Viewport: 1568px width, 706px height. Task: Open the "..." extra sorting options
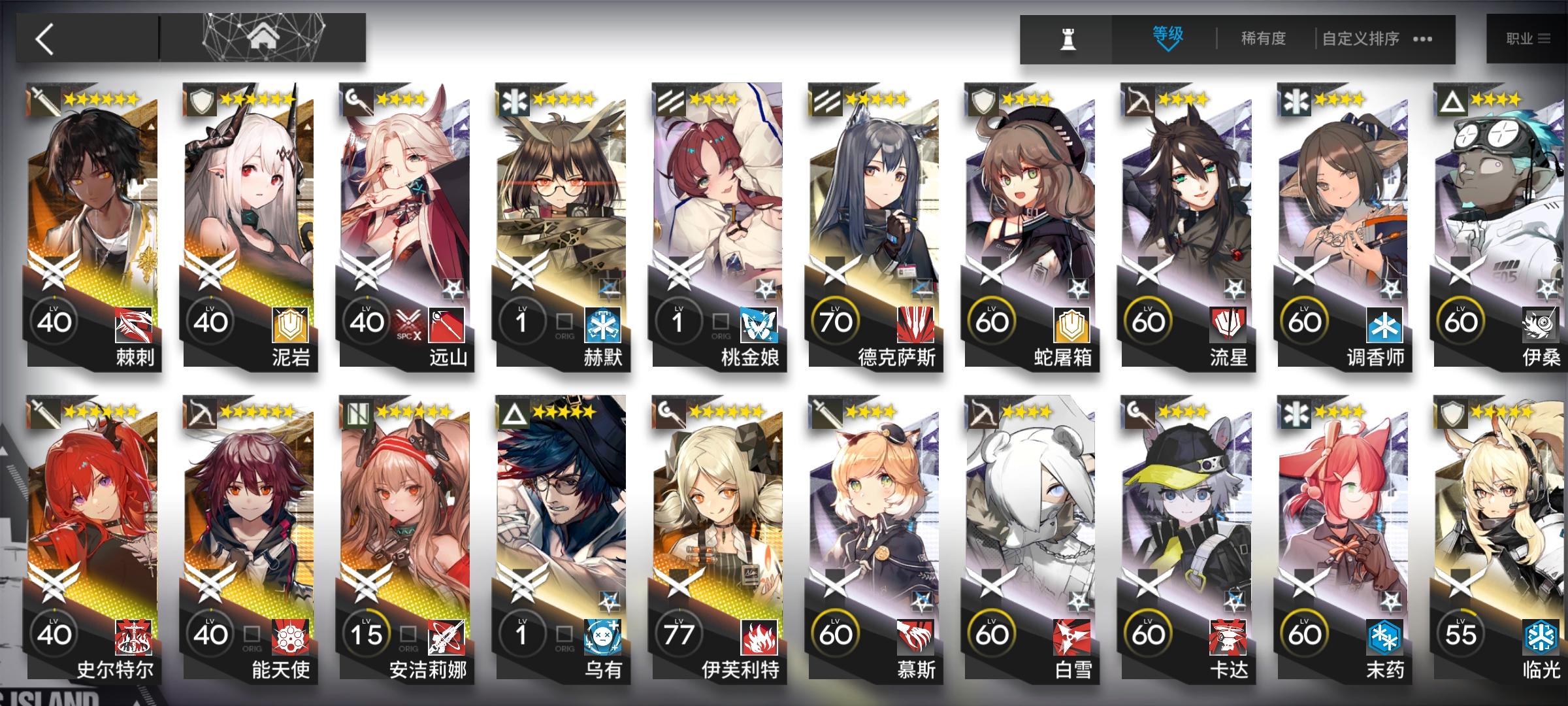coord(1422,39)
